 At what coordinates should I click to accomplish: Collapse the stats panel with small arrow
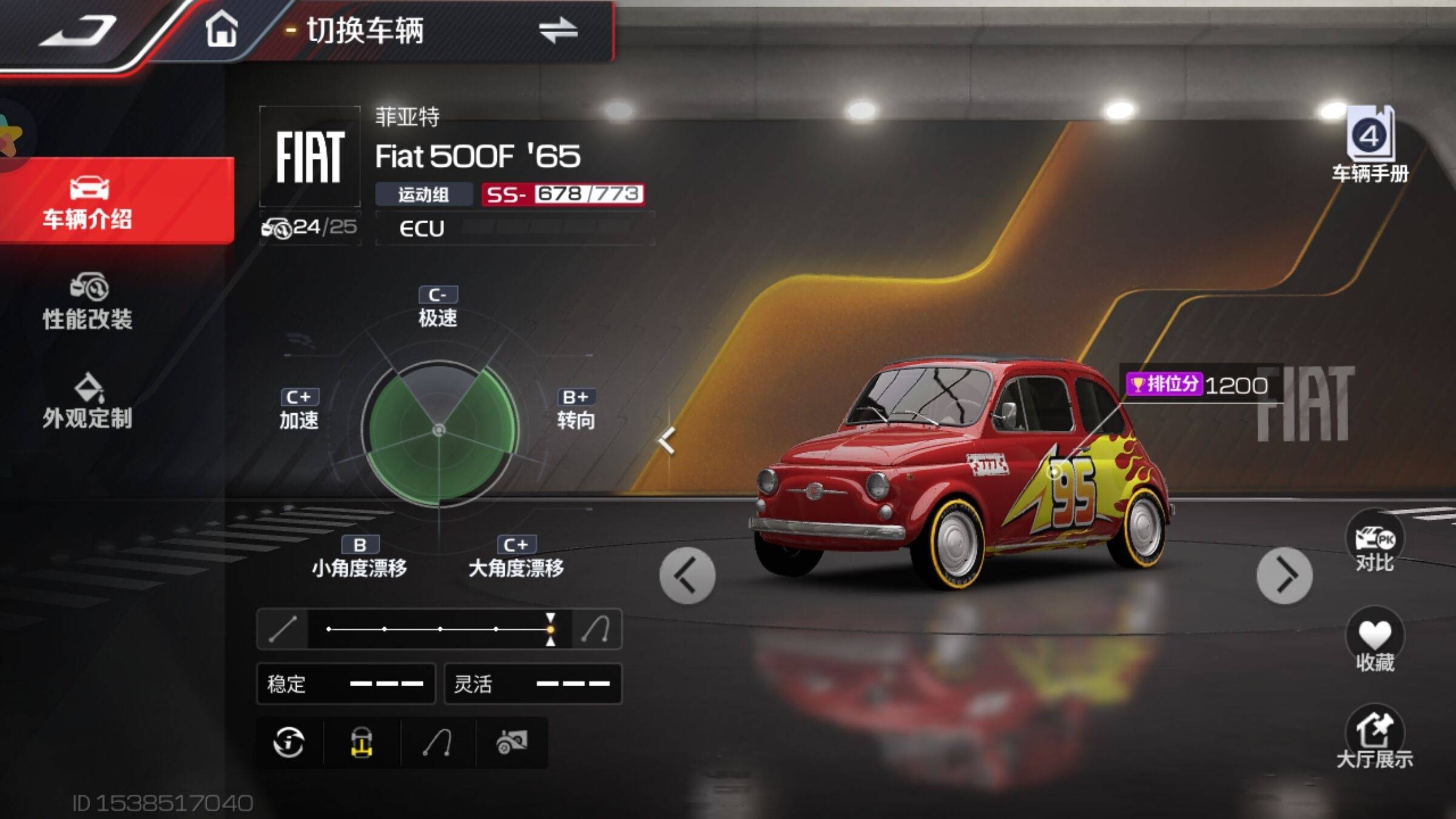point(667,440)
